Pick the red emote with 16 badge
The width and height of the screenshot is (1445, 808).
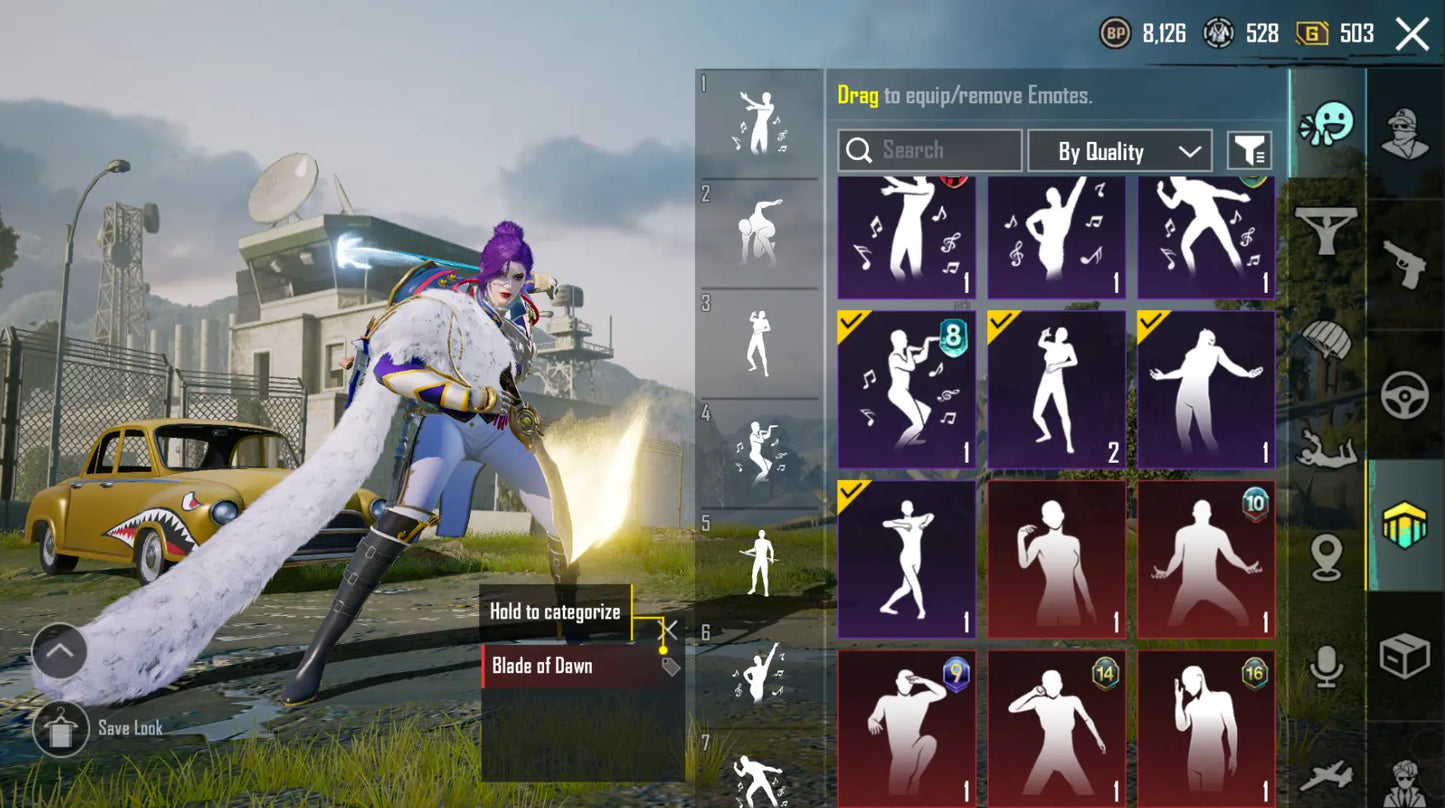click(1206, 727)
